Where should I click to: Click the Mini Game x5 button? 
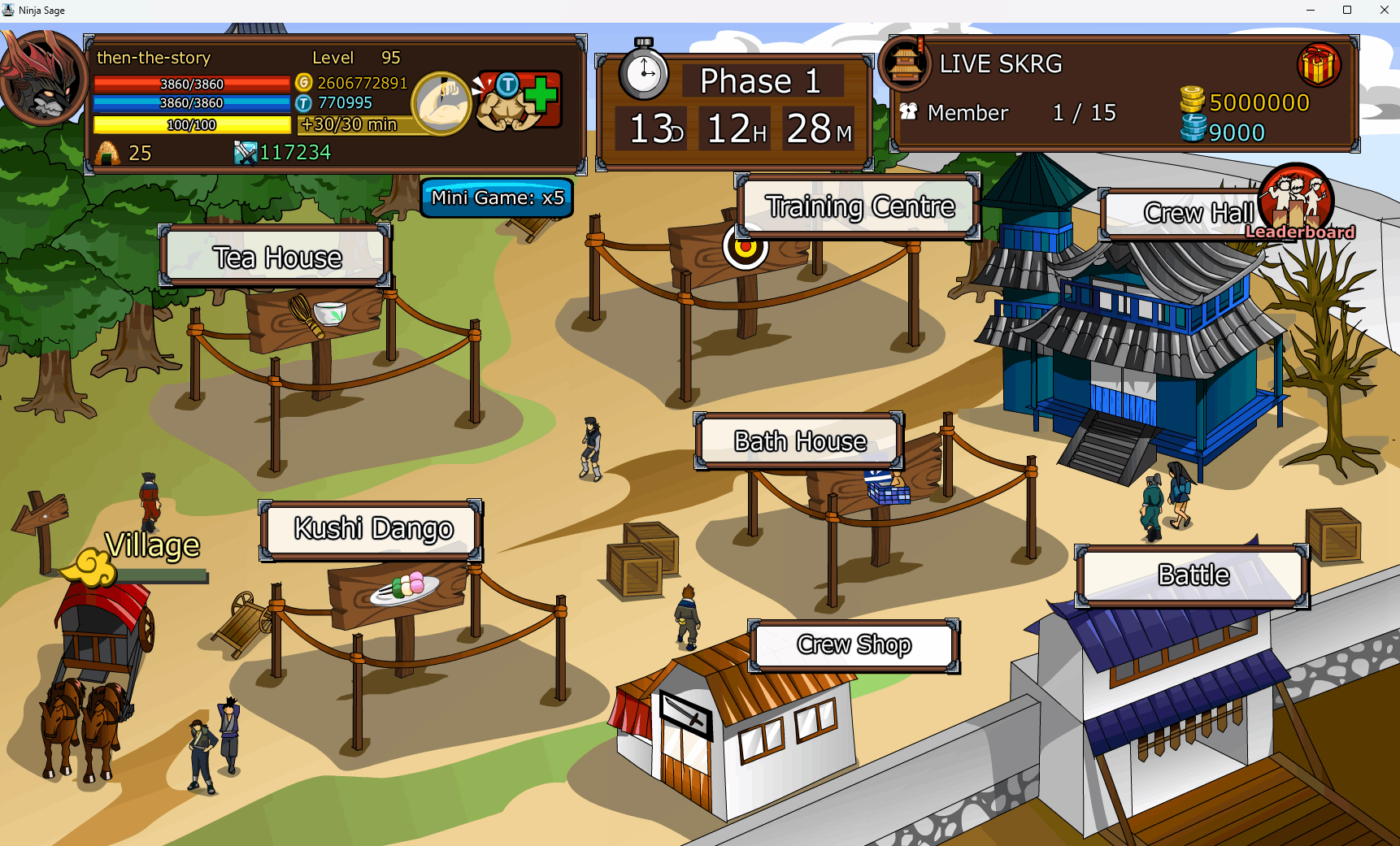497,197
